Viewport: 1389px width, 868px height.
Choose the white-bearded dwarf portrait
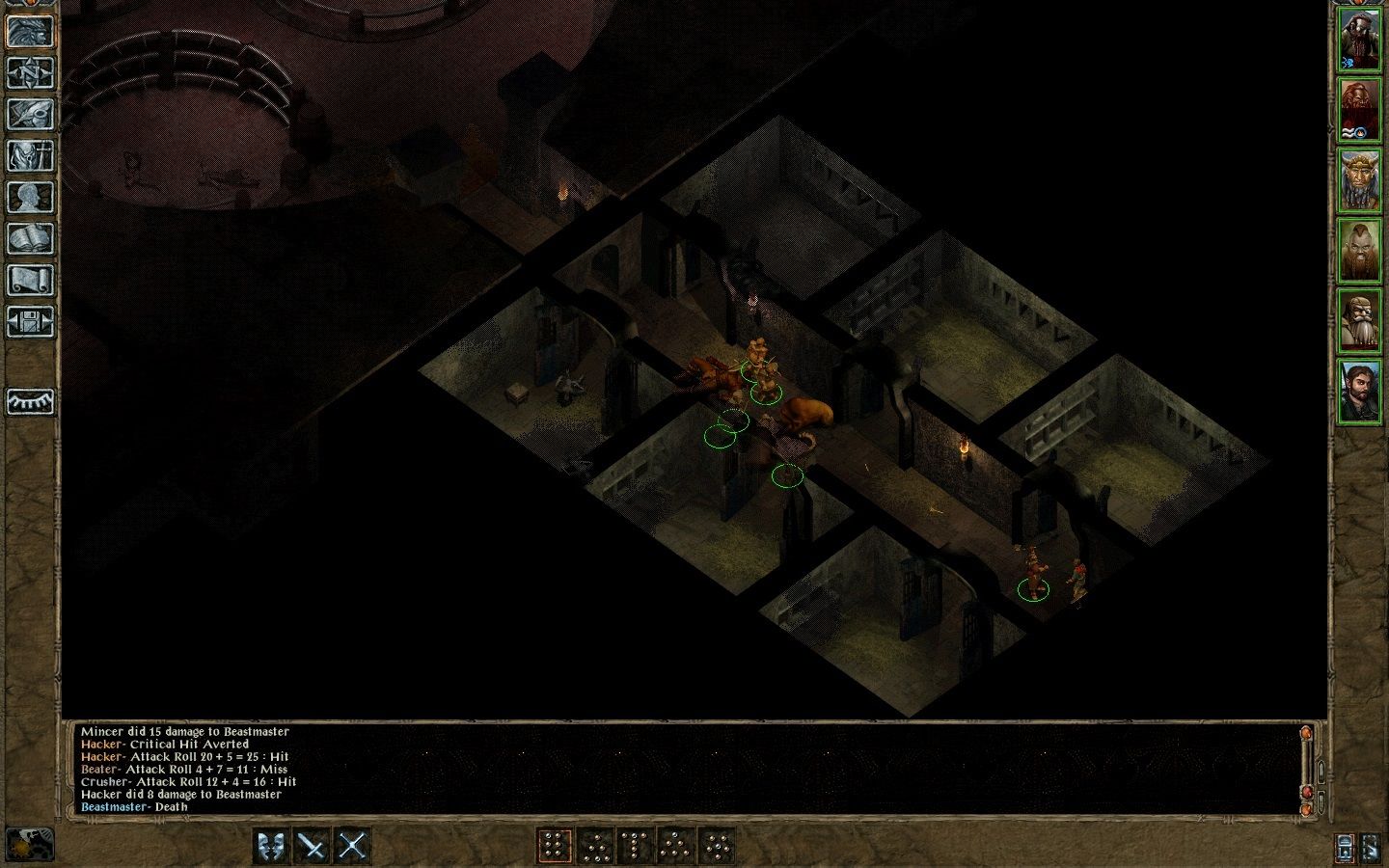point(1358,319)
